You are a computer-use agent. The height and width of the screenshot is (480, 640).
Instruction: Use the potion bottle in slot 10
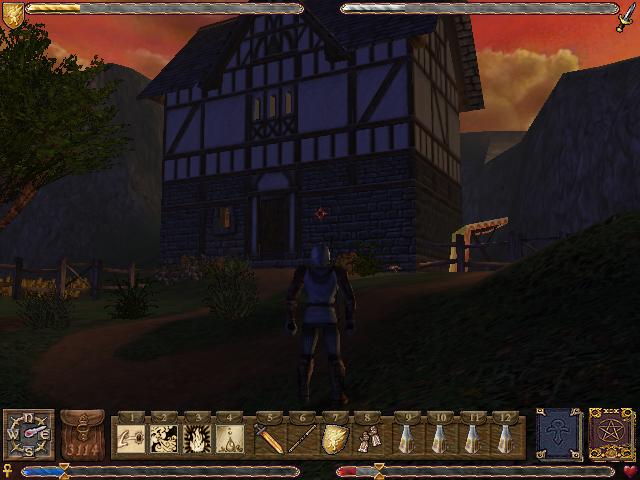(x=441, y=437)
